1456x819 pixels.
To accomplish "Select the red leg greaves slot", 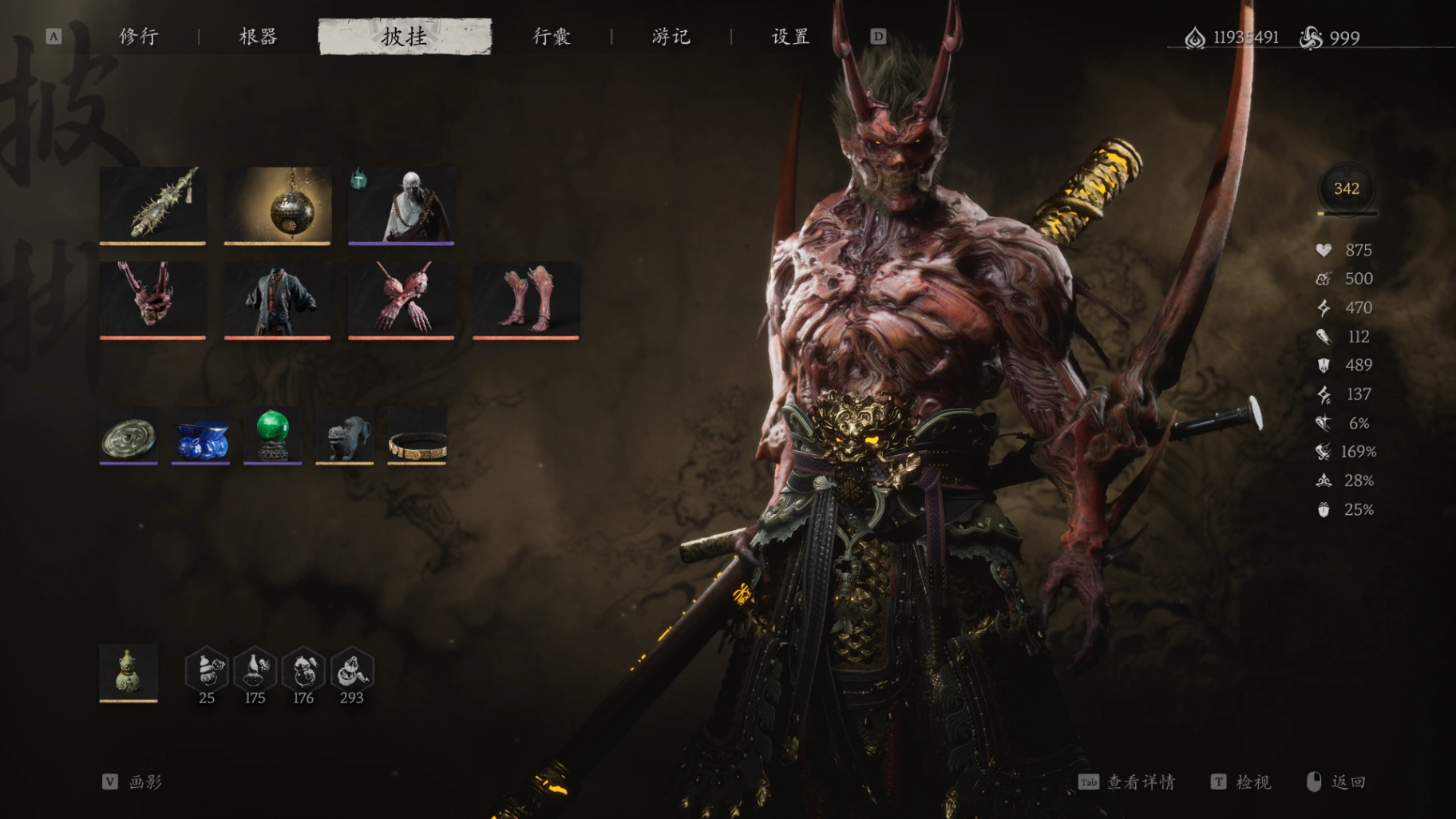I will click(526, 299).
